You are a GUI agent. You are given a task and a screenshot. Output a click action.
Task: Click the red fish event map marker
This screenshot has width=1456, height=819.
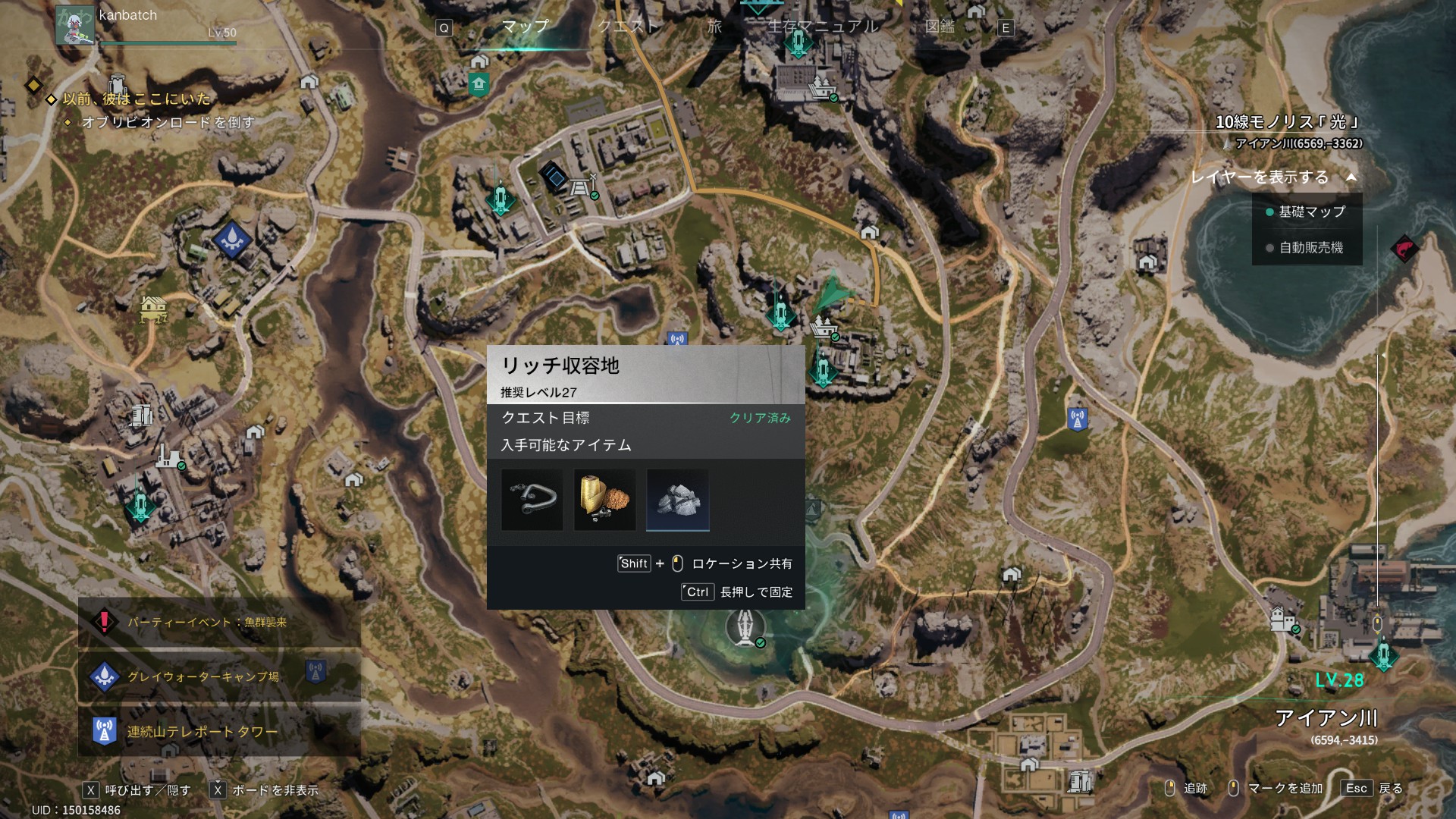1404,248
